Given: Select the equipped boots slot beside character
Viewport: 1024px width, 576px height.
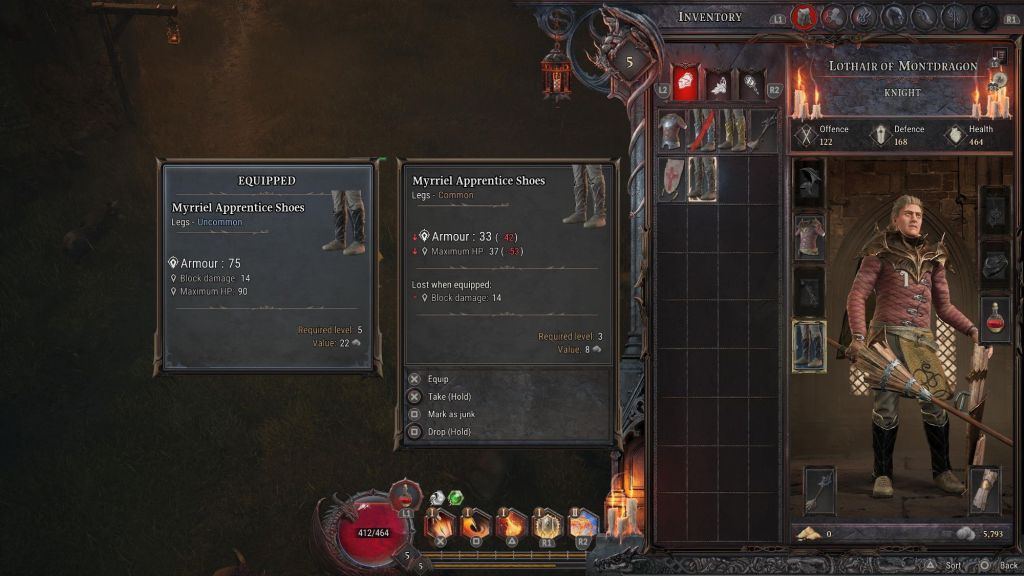Looking at the screenshot, I should [809, 345].
